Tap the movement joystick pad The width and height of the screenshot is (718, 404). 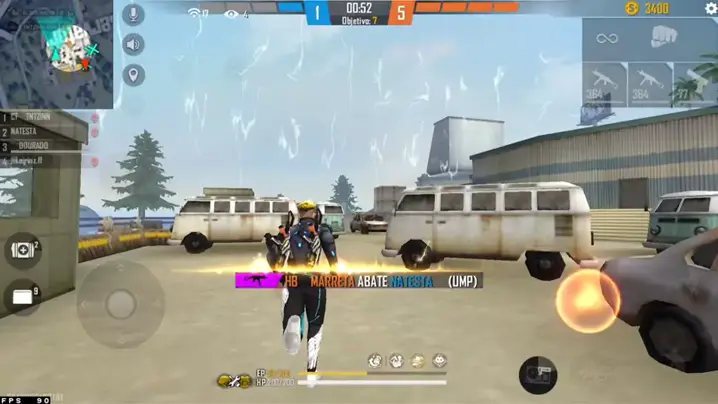(120, 302)
